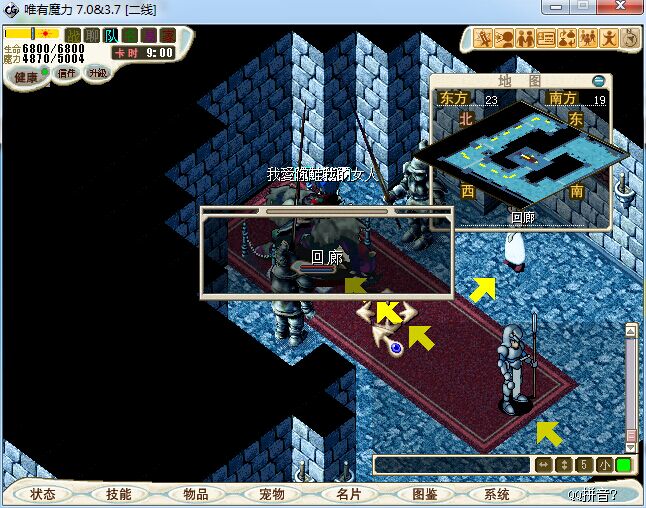
Task: Open the 状态 status menu
Action: [x=43, y=494]
